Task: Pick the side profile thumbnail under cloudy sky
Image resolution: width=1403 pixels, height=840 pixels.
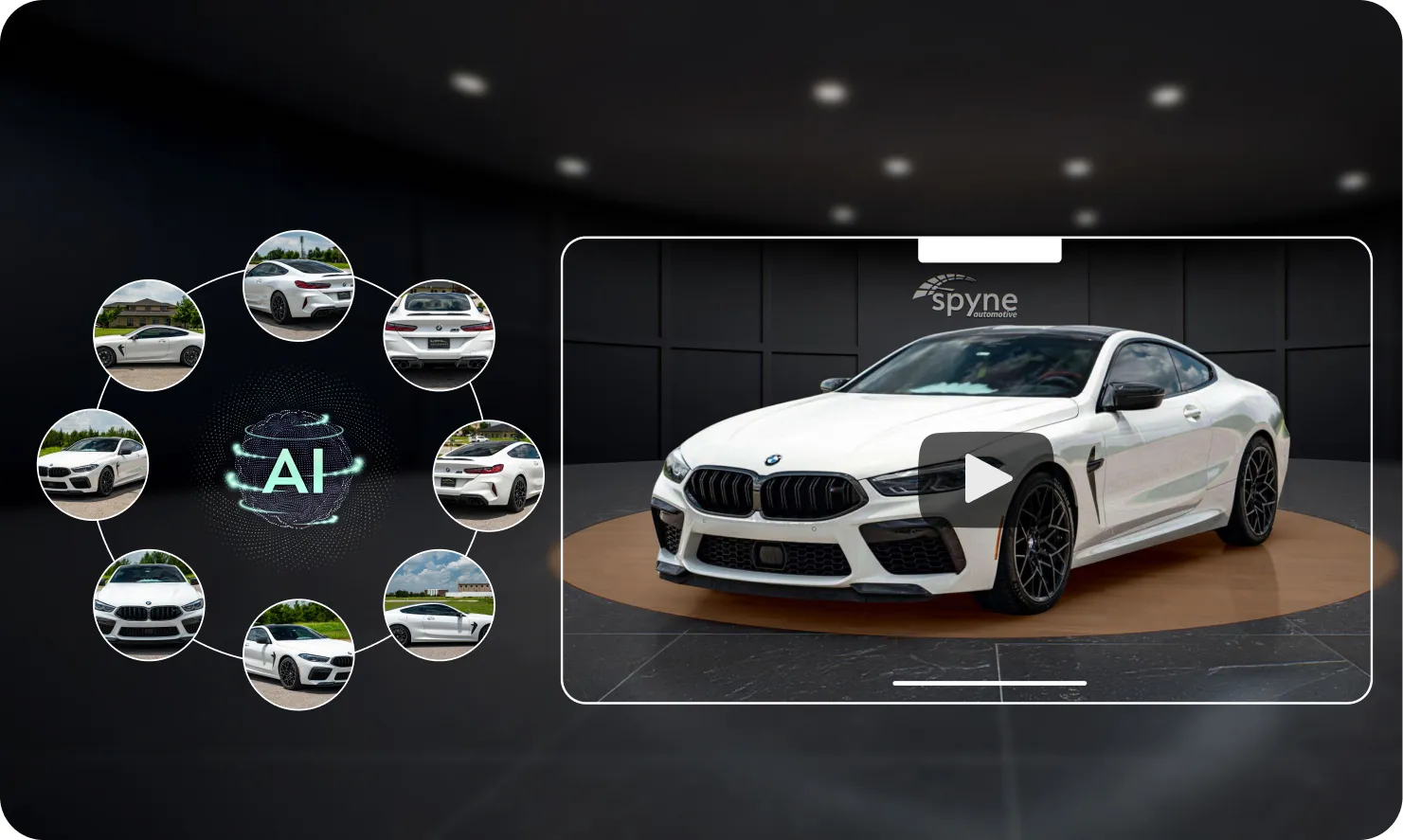Action: tap(439, 605)
